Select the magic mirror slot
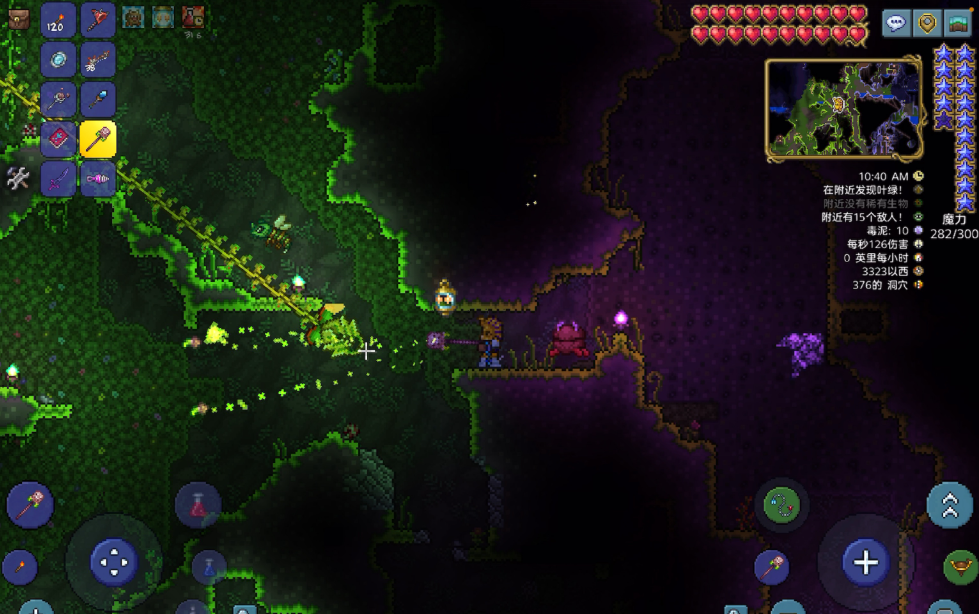The height and width of the screenshot is (614, 979). [x=59, y=60]
